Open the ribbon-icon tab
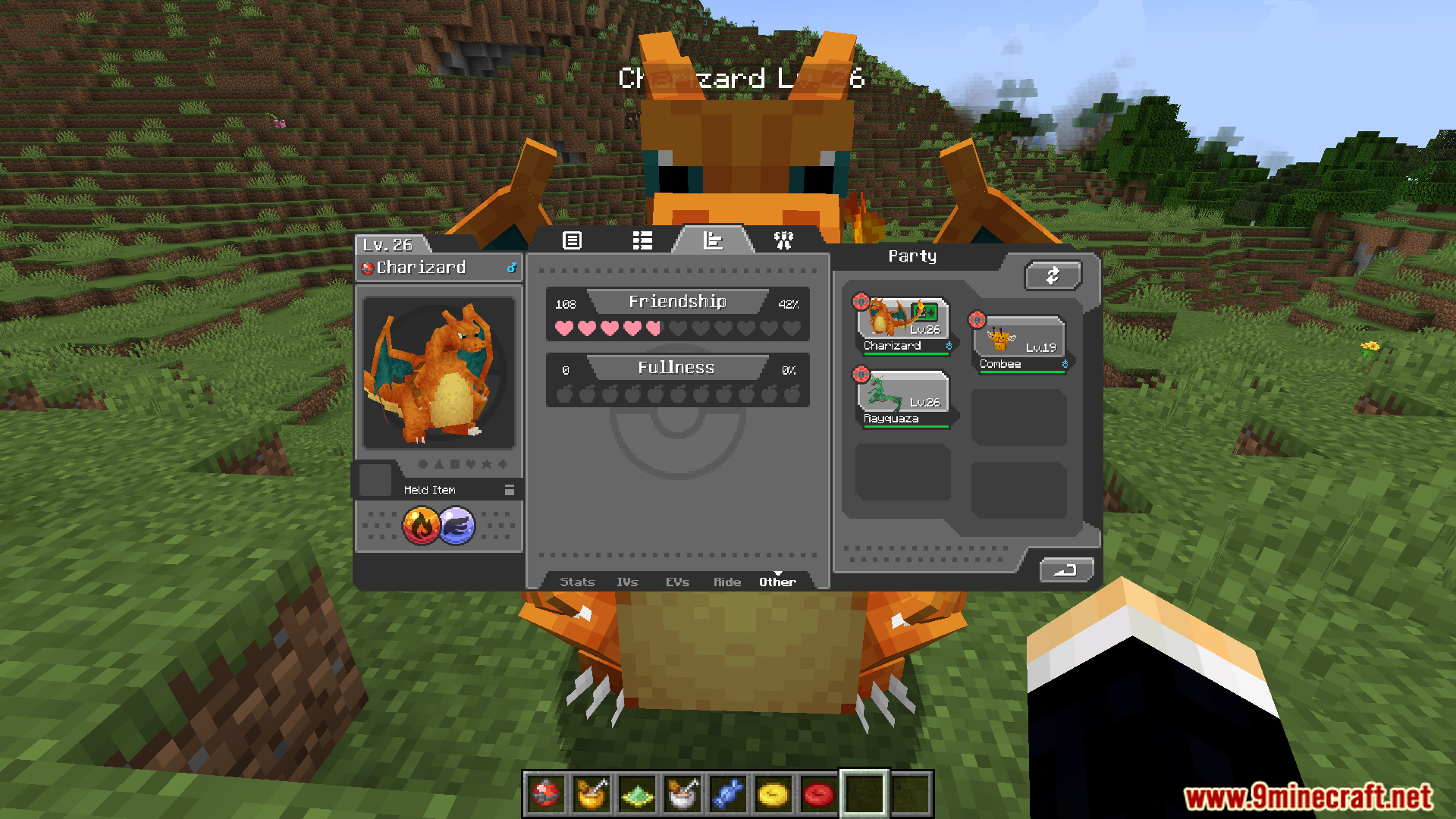 [783, 240]
